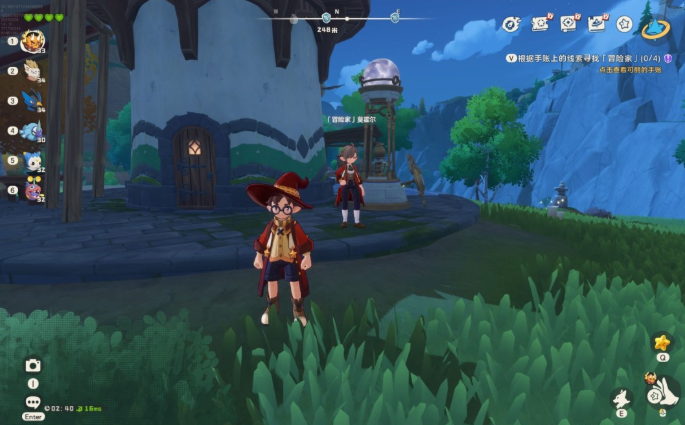Open the journal with crosshair icon
The width and height of the screenshot is (685, 425).
(570, 22)
